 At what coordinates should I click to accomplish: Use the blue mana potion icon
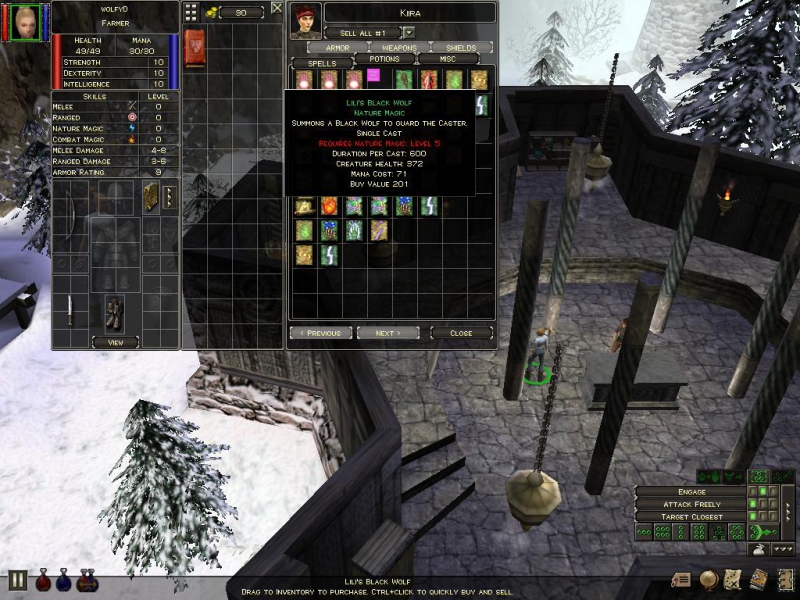(x=64, y=580)
